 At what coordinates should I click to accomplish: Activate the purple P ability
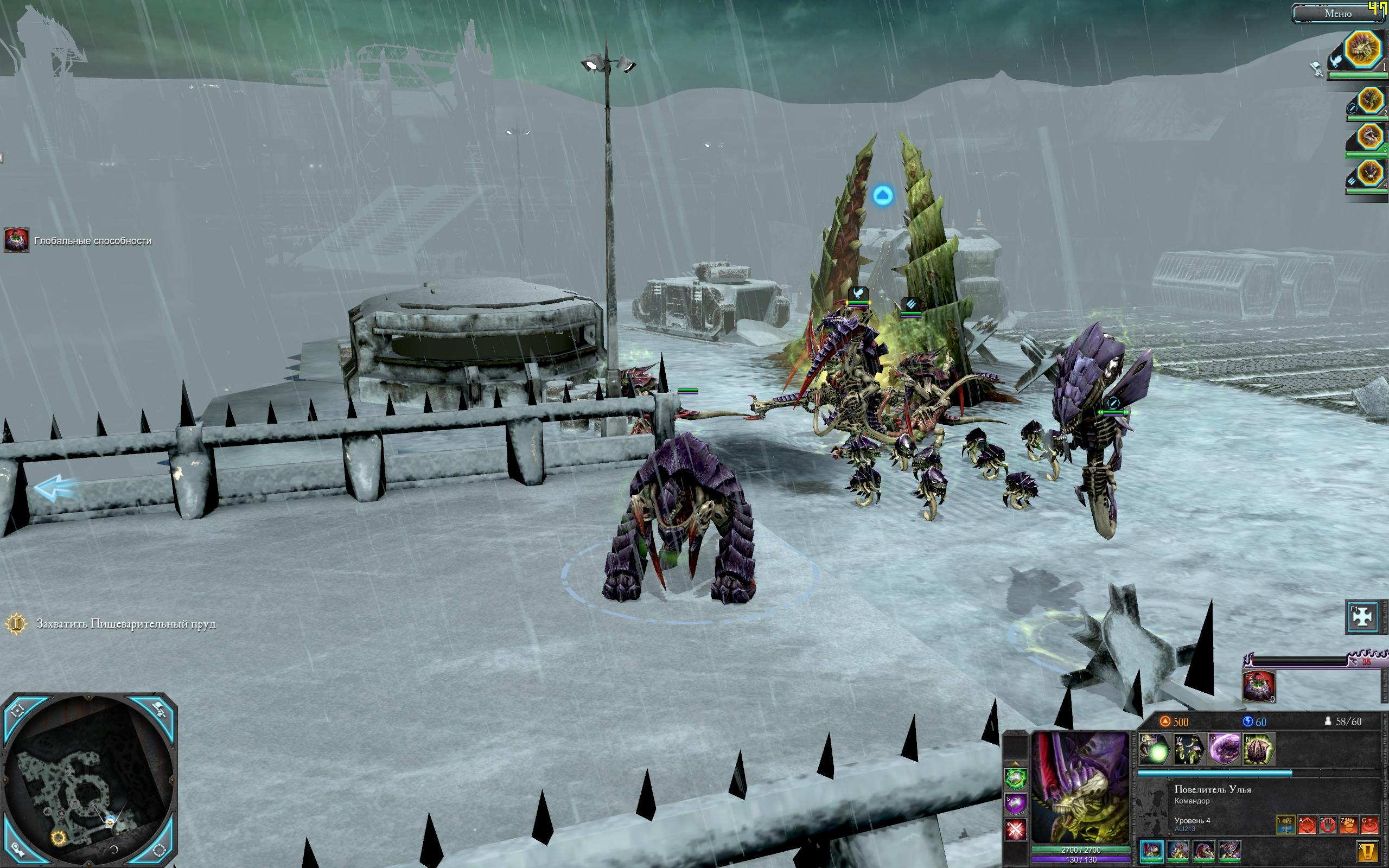pyautogui.click(x=1224, y=749)
